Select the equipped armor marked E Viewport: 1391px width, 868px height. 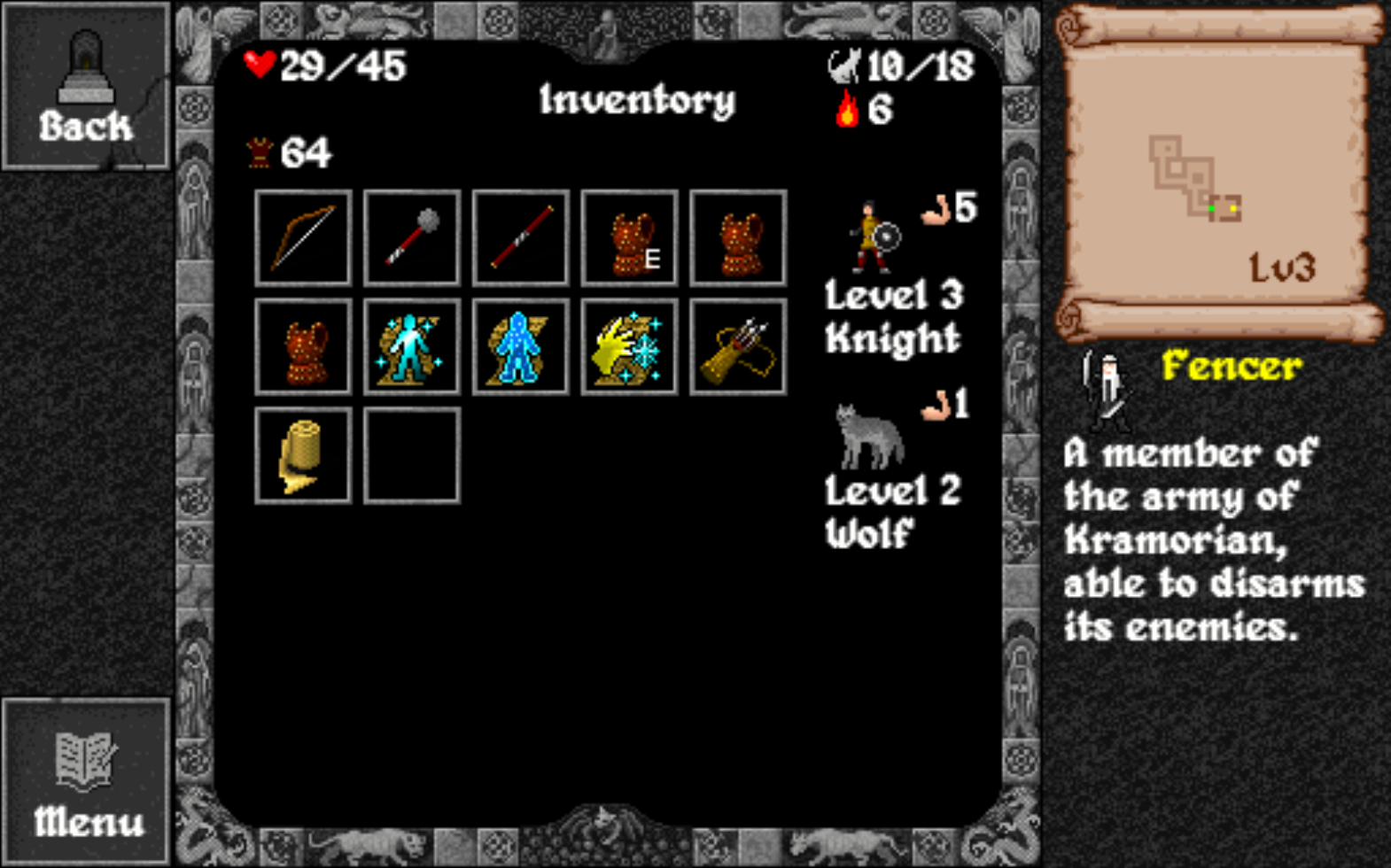click(630, 237)
